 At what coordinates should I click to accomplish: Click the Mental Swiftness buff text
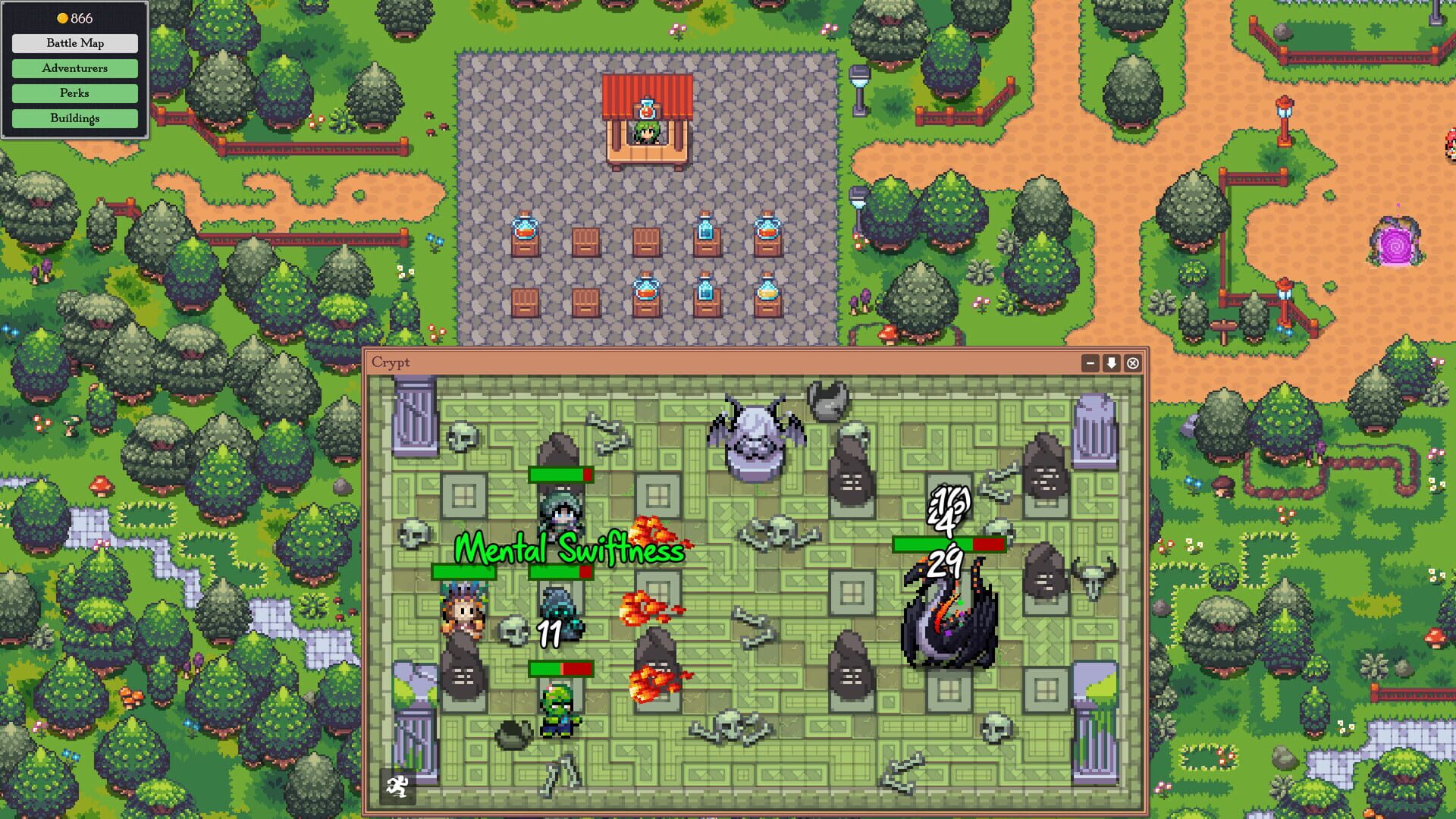pos(569,551)
